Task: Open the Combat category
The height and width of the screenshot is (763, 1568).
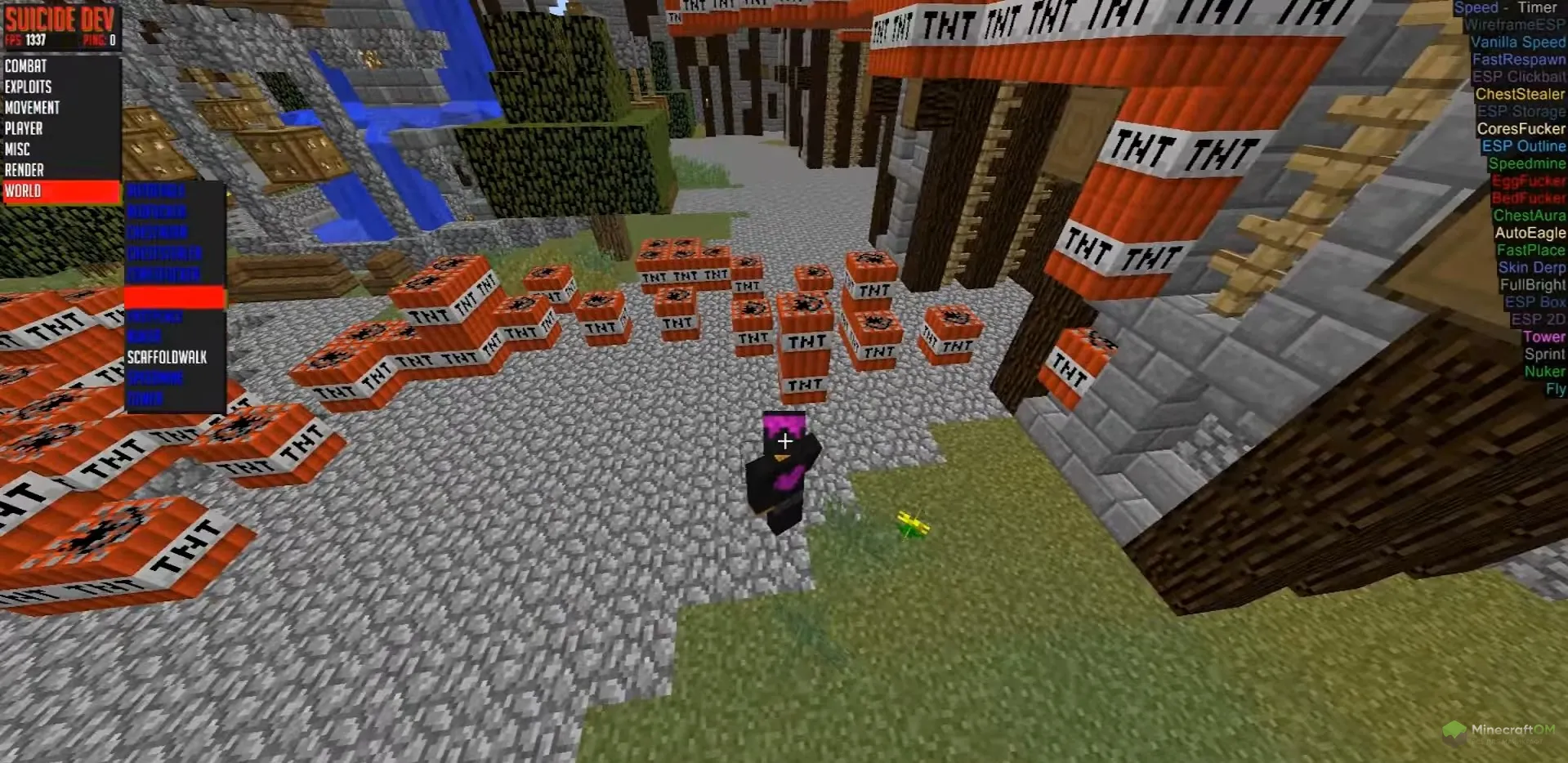Action: pos(26,66)
